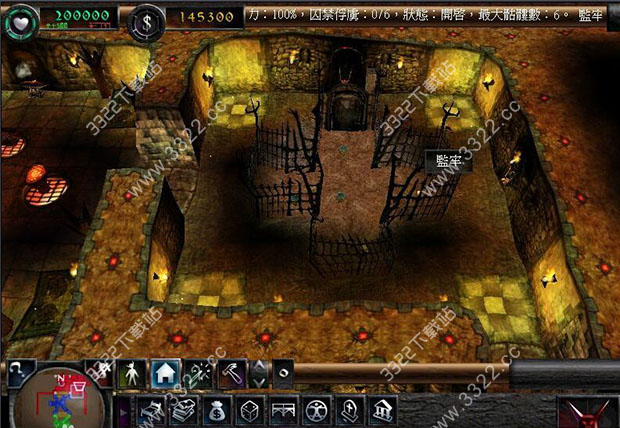This screenshot has height=428, width=620.
Task: Open the creatures panel tab
Action: coord(133,374)
